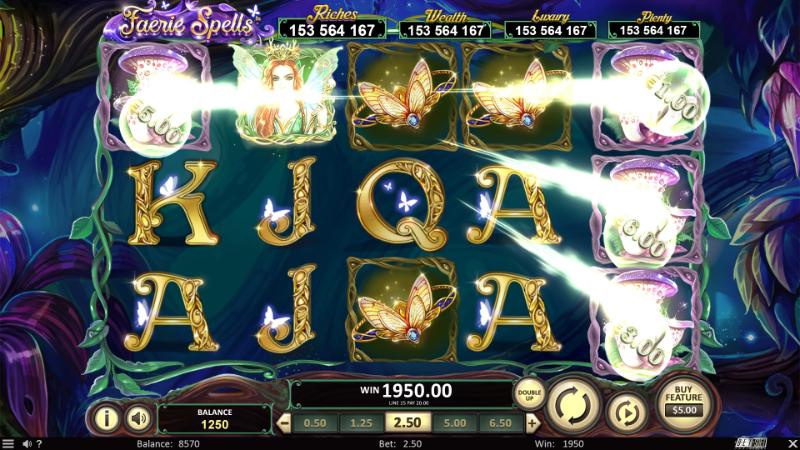Screen dimensions: 800x450
Task: Open help with the question mark icon
Action: tap(39, 443)
